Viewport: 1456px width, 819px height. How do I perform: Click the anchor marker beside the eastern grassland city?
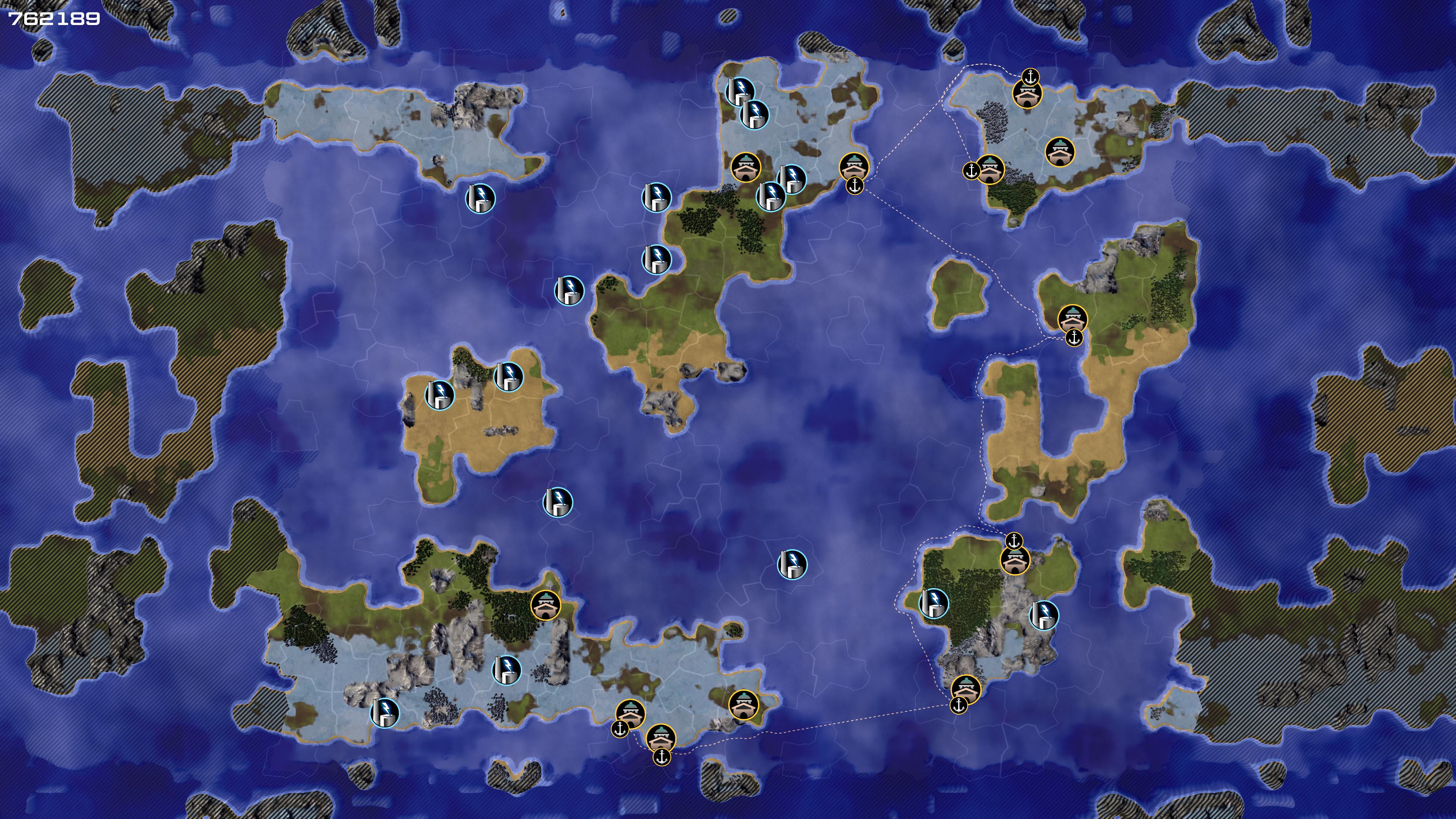[x=1073, y=339]
